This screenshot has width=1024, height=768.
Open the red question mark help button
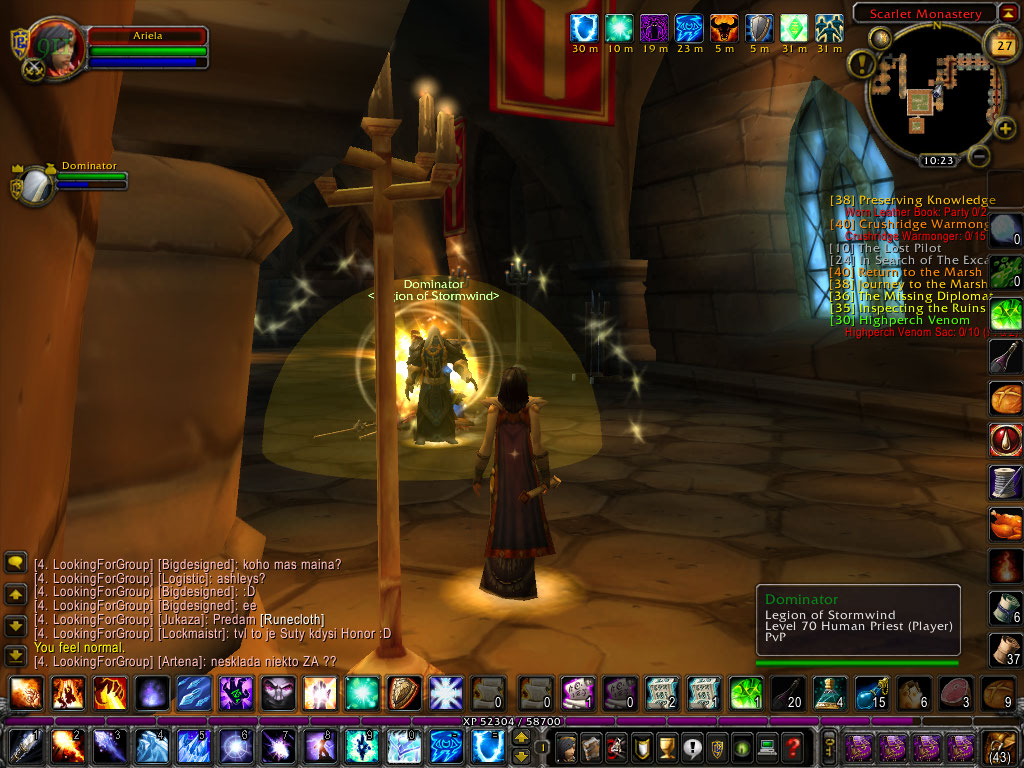pos(793,747)
